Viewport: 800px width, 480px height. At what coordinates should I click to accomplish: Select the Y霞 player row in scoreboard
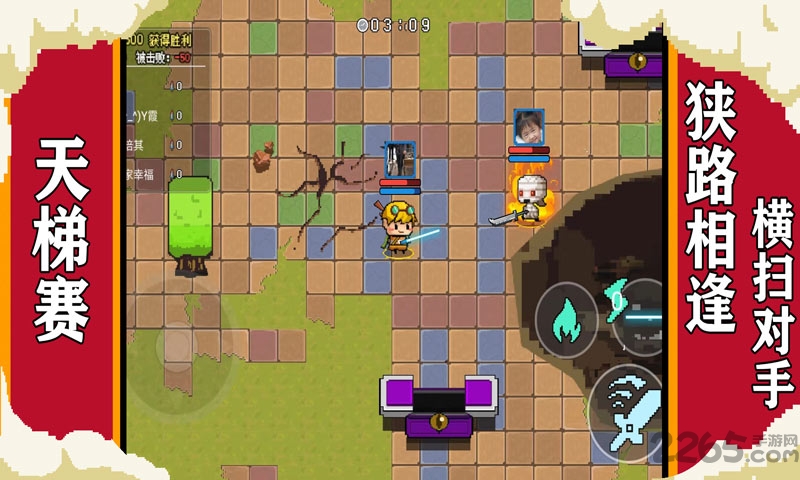point(152,113)
